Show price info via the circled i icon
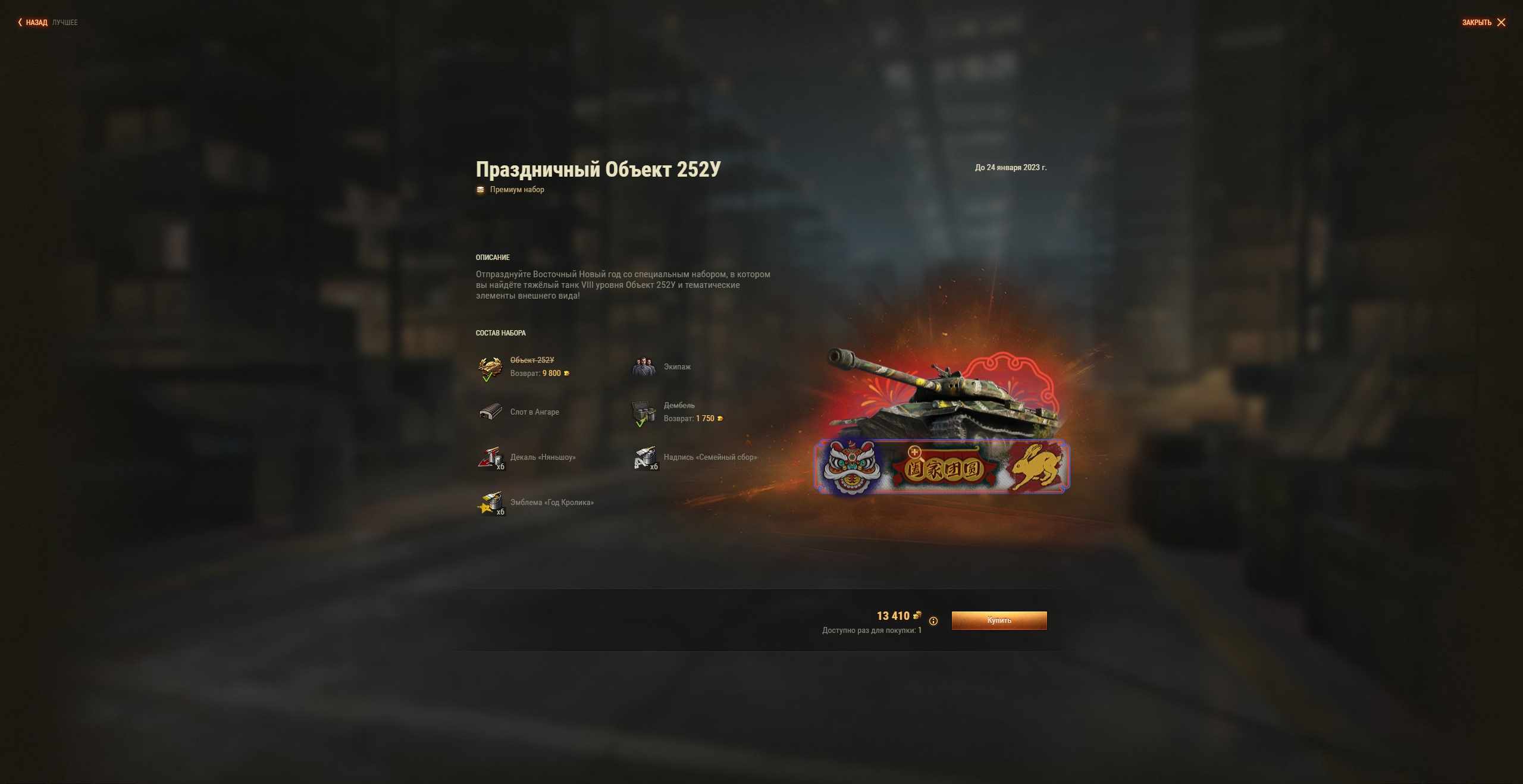The height and width of the screenshot is (784, 1523). pyautogui.click(x=933, y=621)
